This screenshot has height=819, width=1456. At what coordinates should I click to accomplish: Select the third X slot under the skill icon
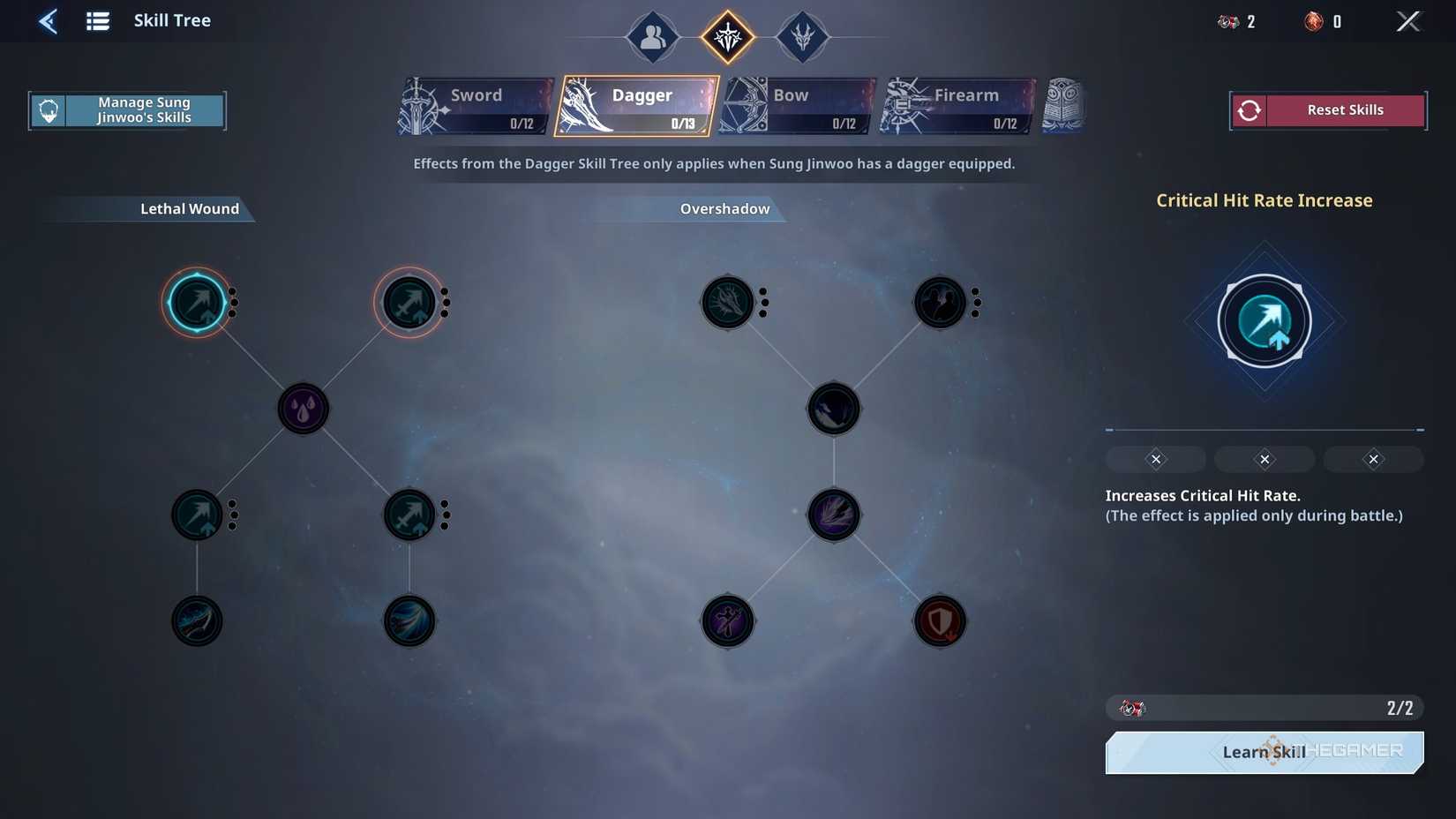click(1373, 459)
